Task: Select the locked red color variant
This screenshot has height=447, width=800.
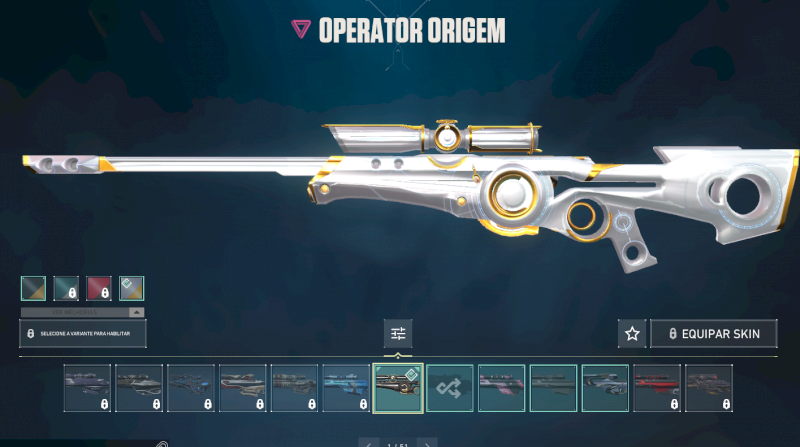Action: [99, 288]
